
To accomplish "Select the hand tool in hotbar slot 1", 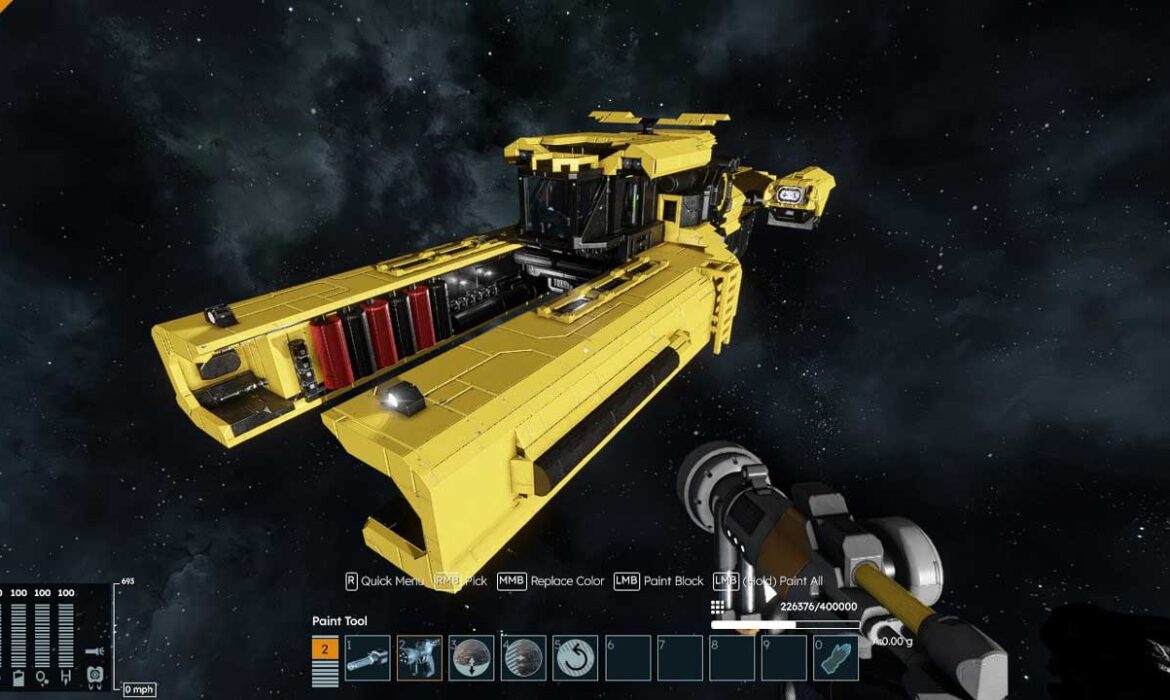I will 367,658.
